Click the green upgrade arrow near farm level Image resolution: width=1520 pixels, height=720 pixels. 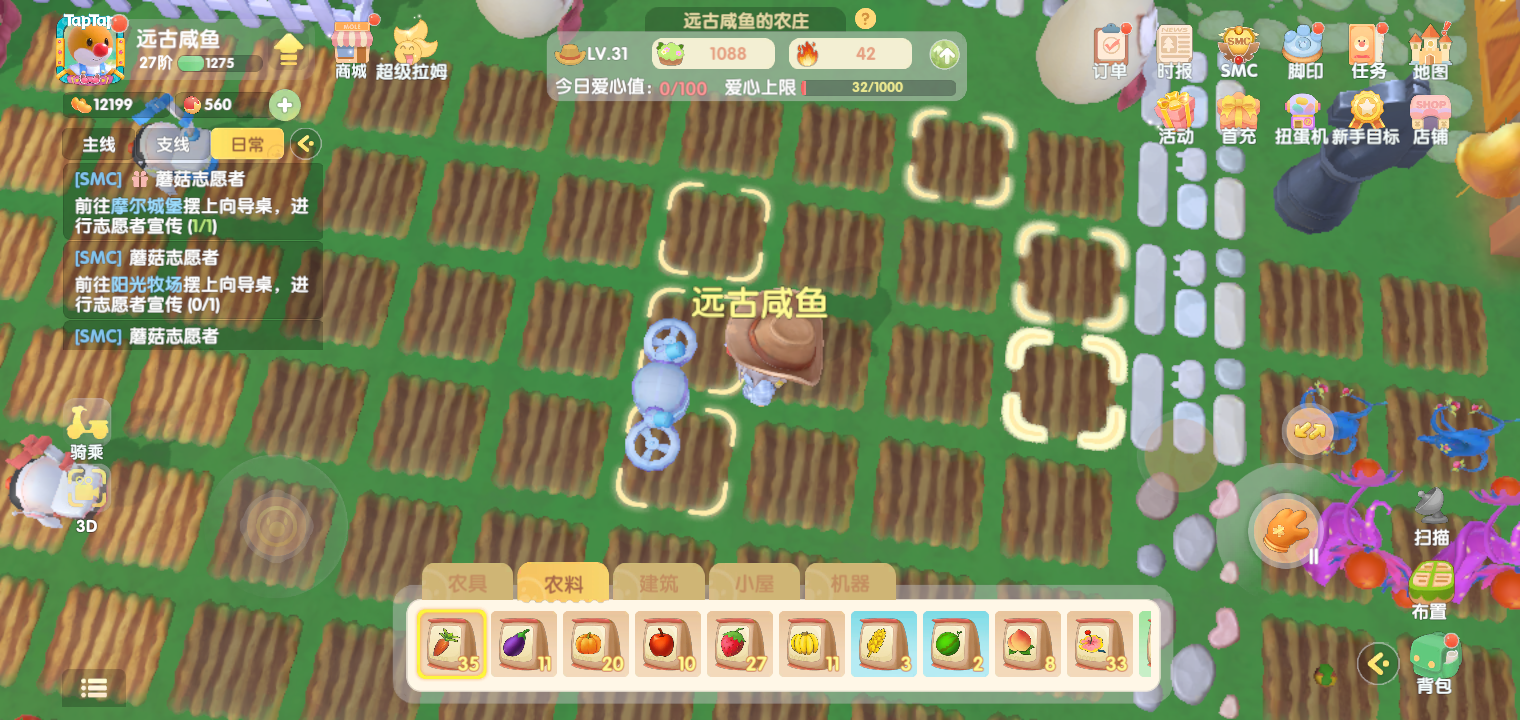tap(944, 55)
